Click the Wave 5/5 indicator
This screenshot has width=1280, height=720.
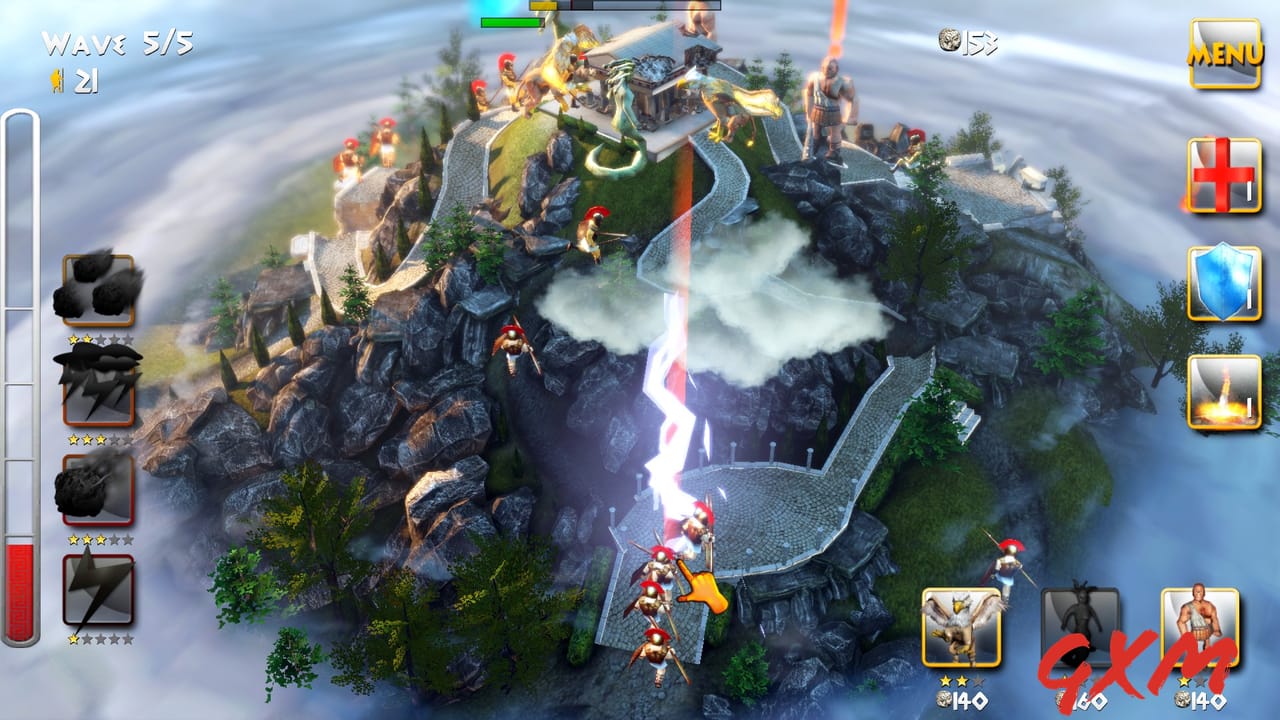click(x=116, y=42)
